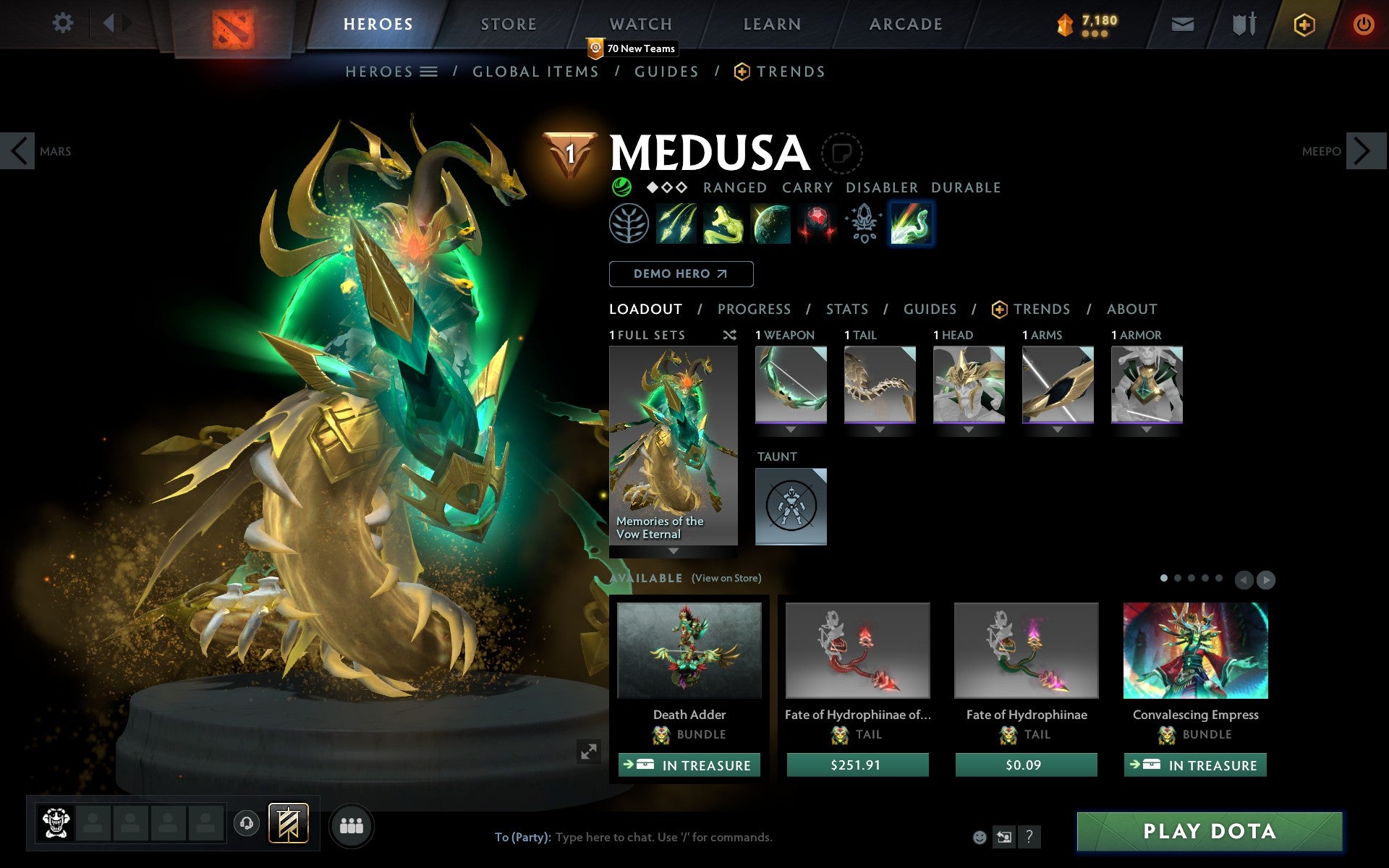The image size is (1389, 868).
Task: View the Mystic Snake ability icon
Action: click(723, 223)
